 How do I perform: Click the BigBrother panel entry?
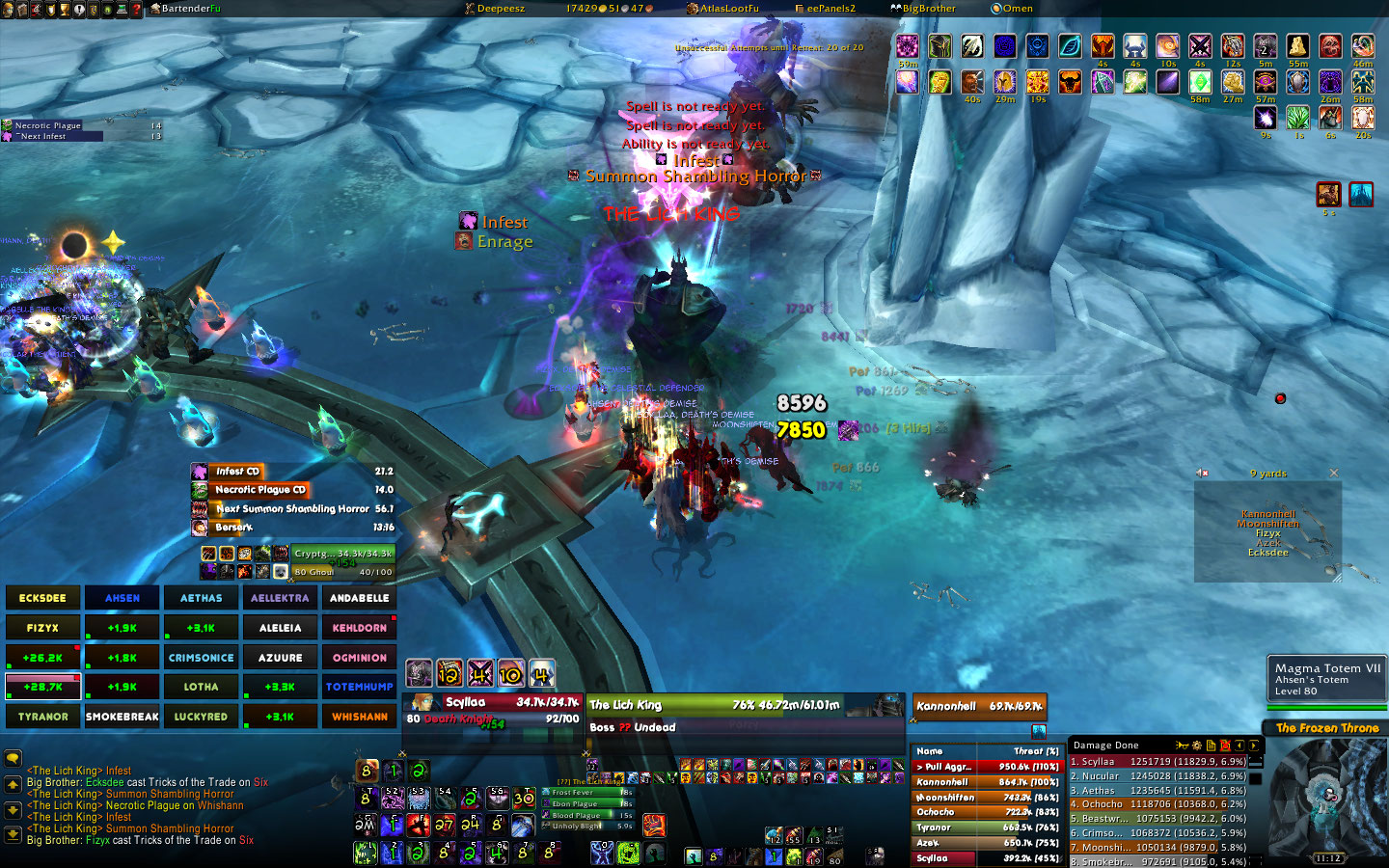pyautogui.click(x=928, y=9)
